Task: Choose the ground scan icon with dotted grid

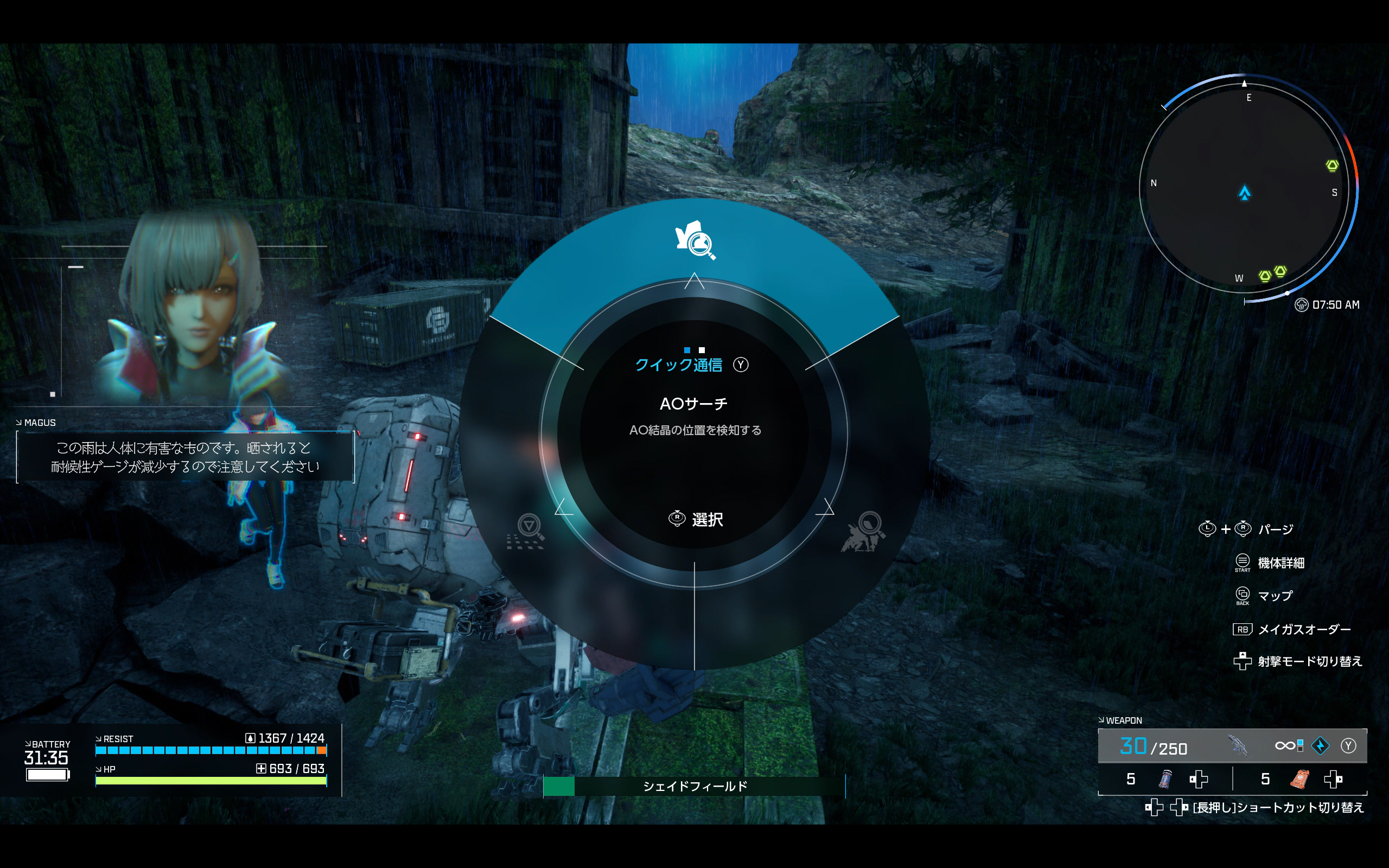Action: pos(527,531)
